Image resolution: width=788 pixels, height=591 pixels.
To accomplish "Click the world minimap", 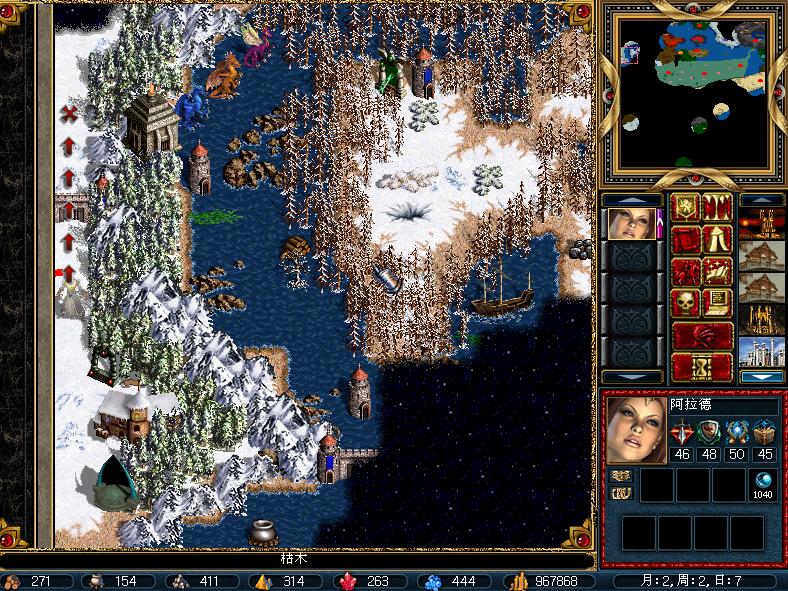I will (x=696, y=96).
